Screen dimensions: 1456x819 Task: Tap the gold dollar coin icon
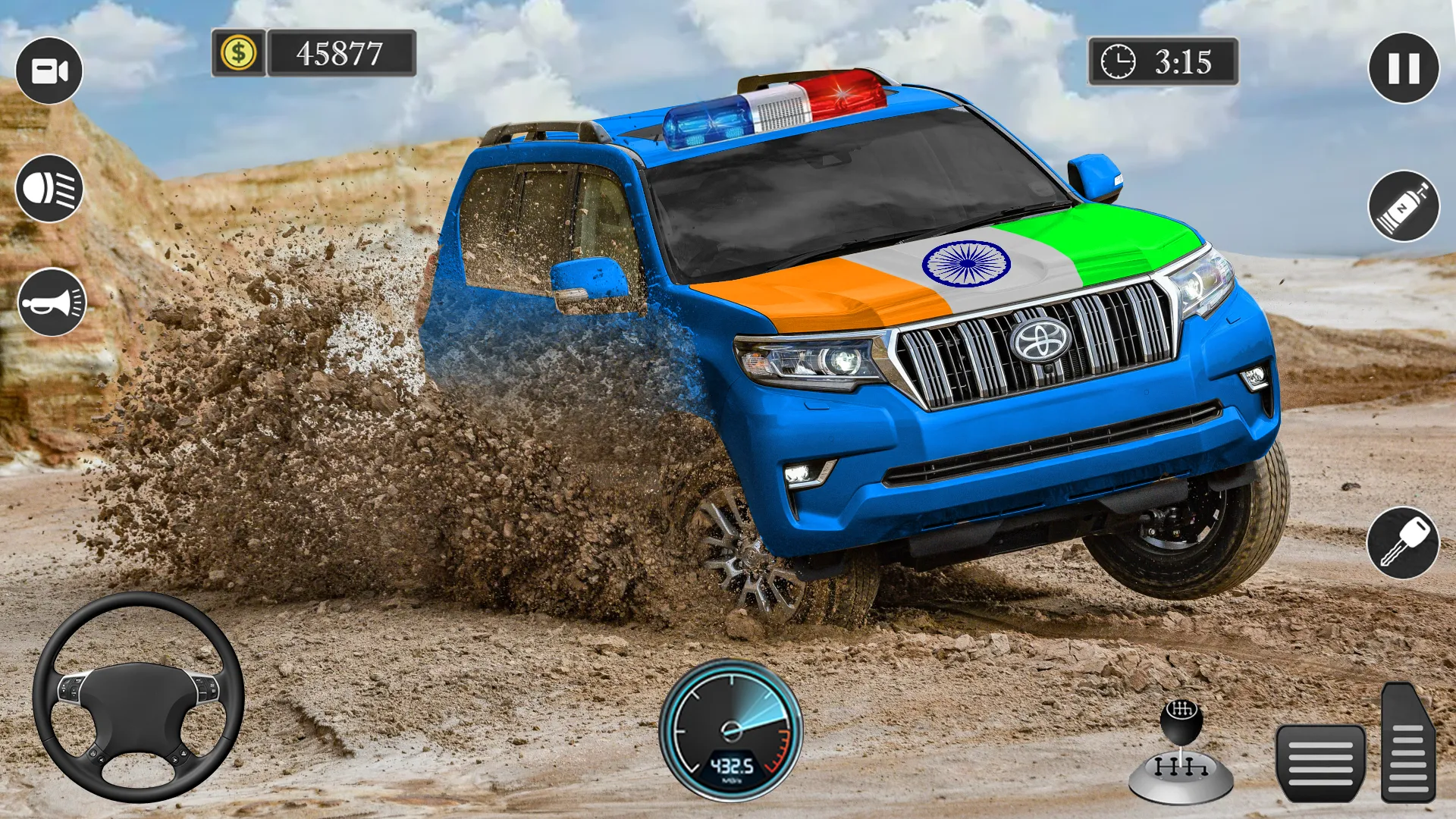click(238, 53)
